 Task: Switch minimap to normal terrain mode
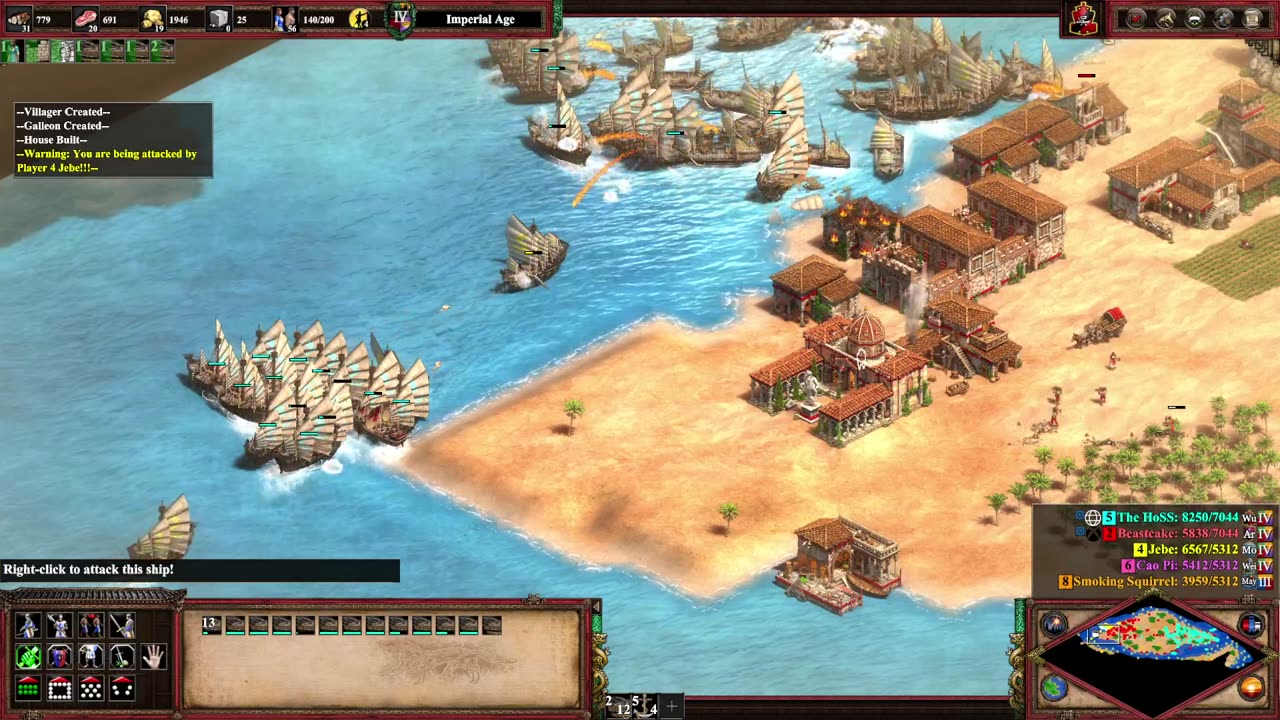[x=1054, y=688]
